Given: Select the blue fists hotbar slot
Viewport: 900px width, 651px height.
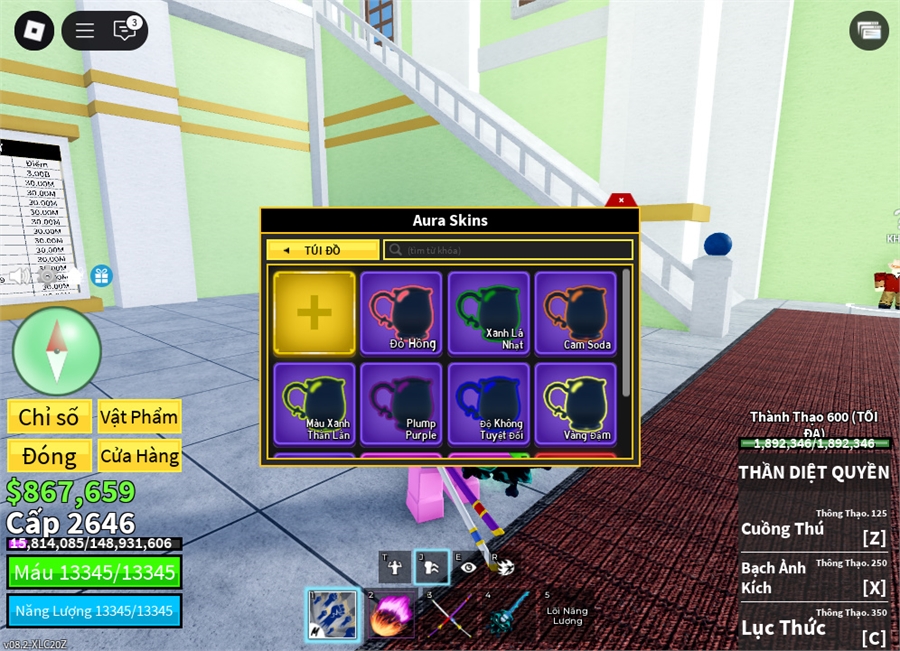Looking at the screenshot, I should (x=331, y=613).
